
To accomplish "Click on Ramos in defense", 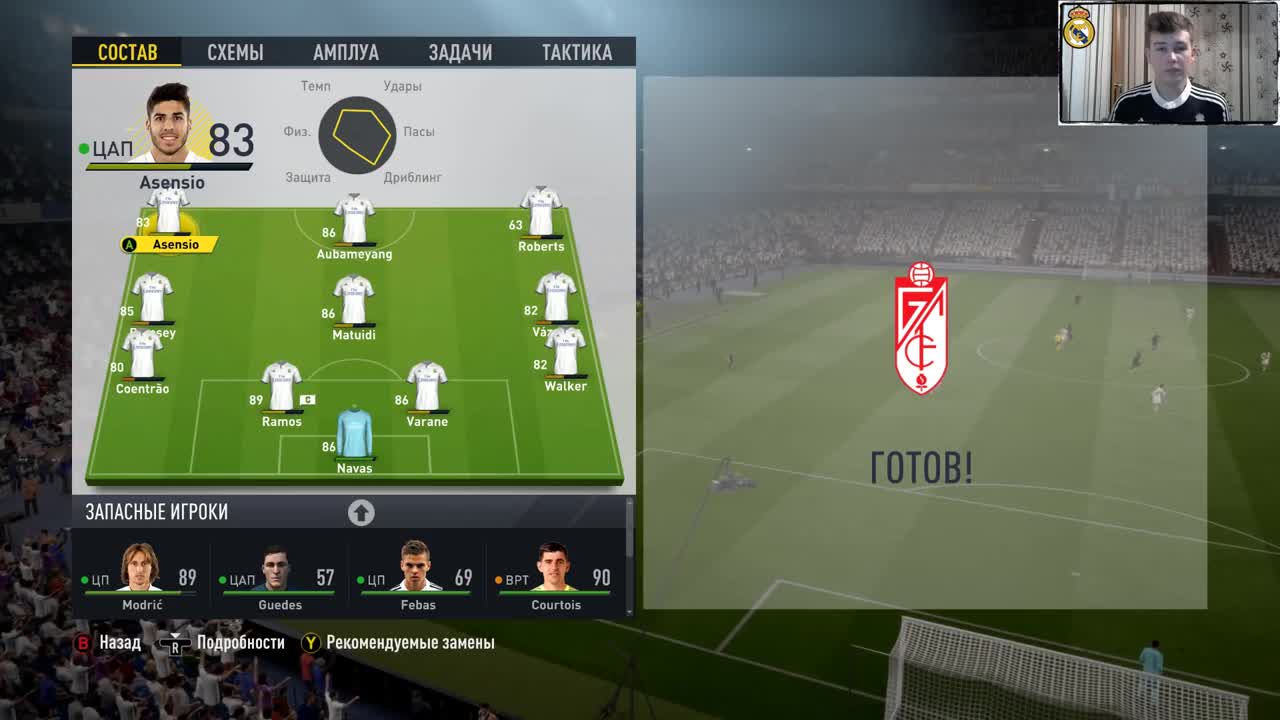I will tap(282, 388).
